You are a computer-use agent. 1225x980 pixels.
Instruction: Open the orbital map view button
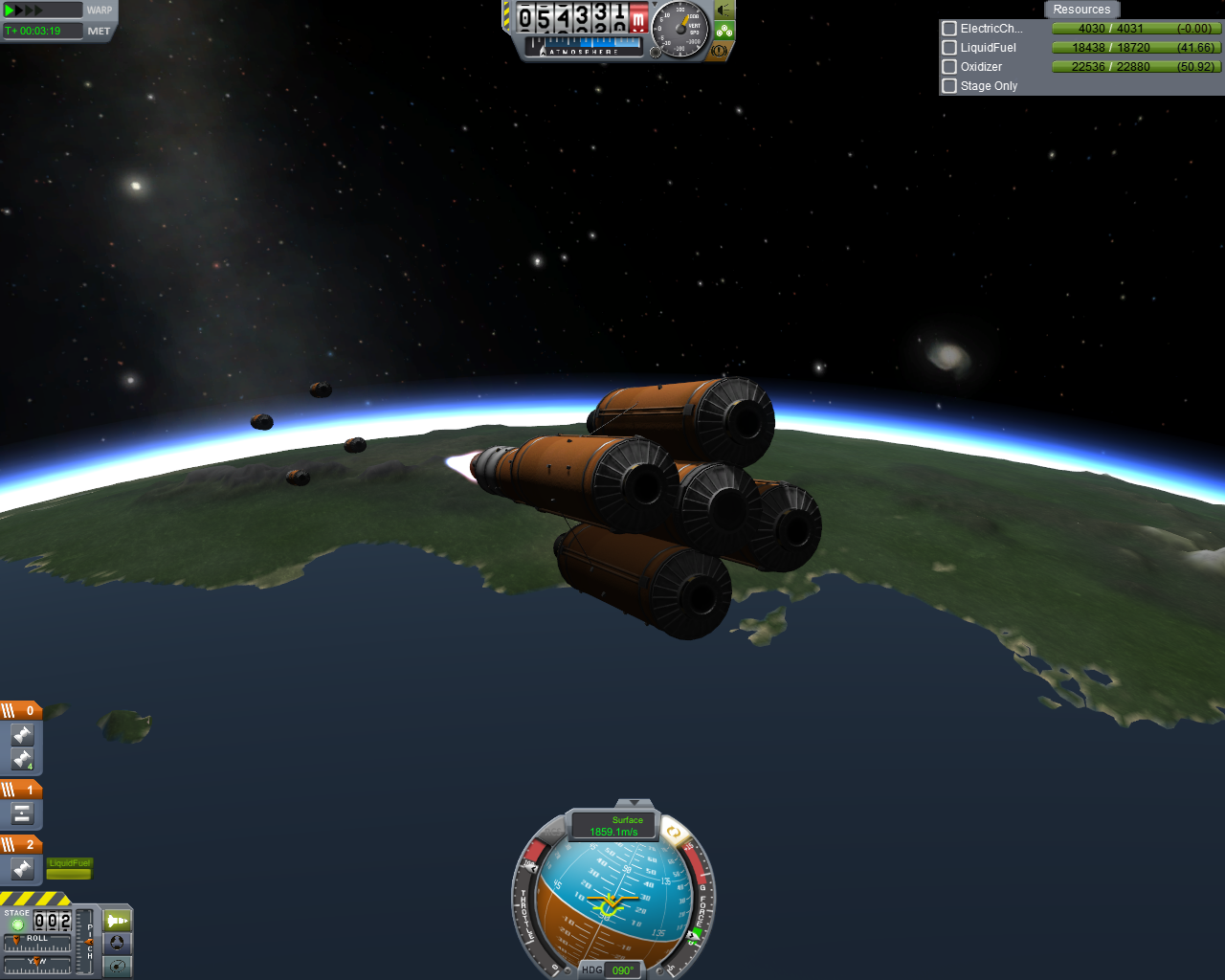117,966
